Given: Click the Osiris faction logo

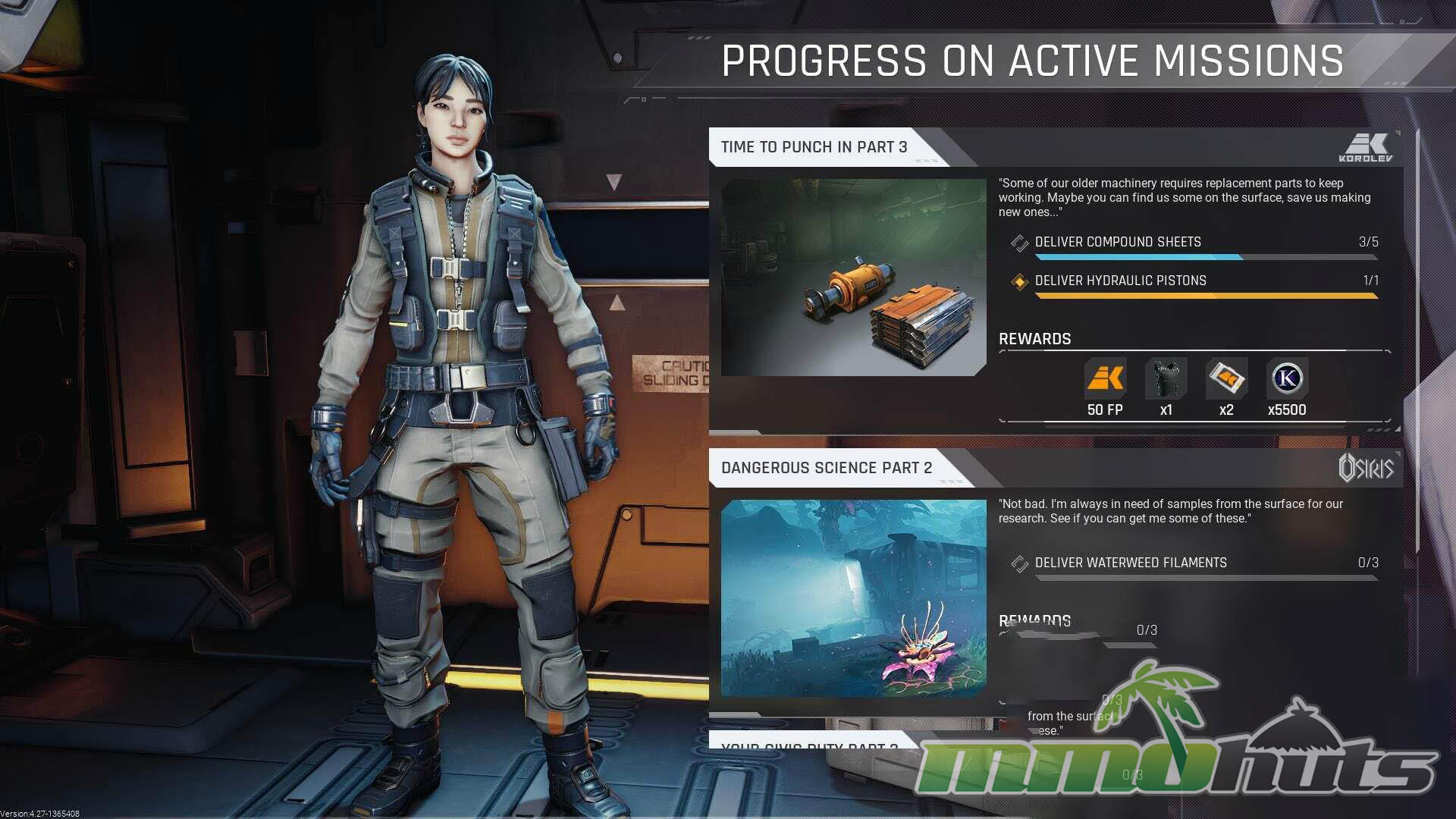Looking at the screenshot, I should 1366,468.
